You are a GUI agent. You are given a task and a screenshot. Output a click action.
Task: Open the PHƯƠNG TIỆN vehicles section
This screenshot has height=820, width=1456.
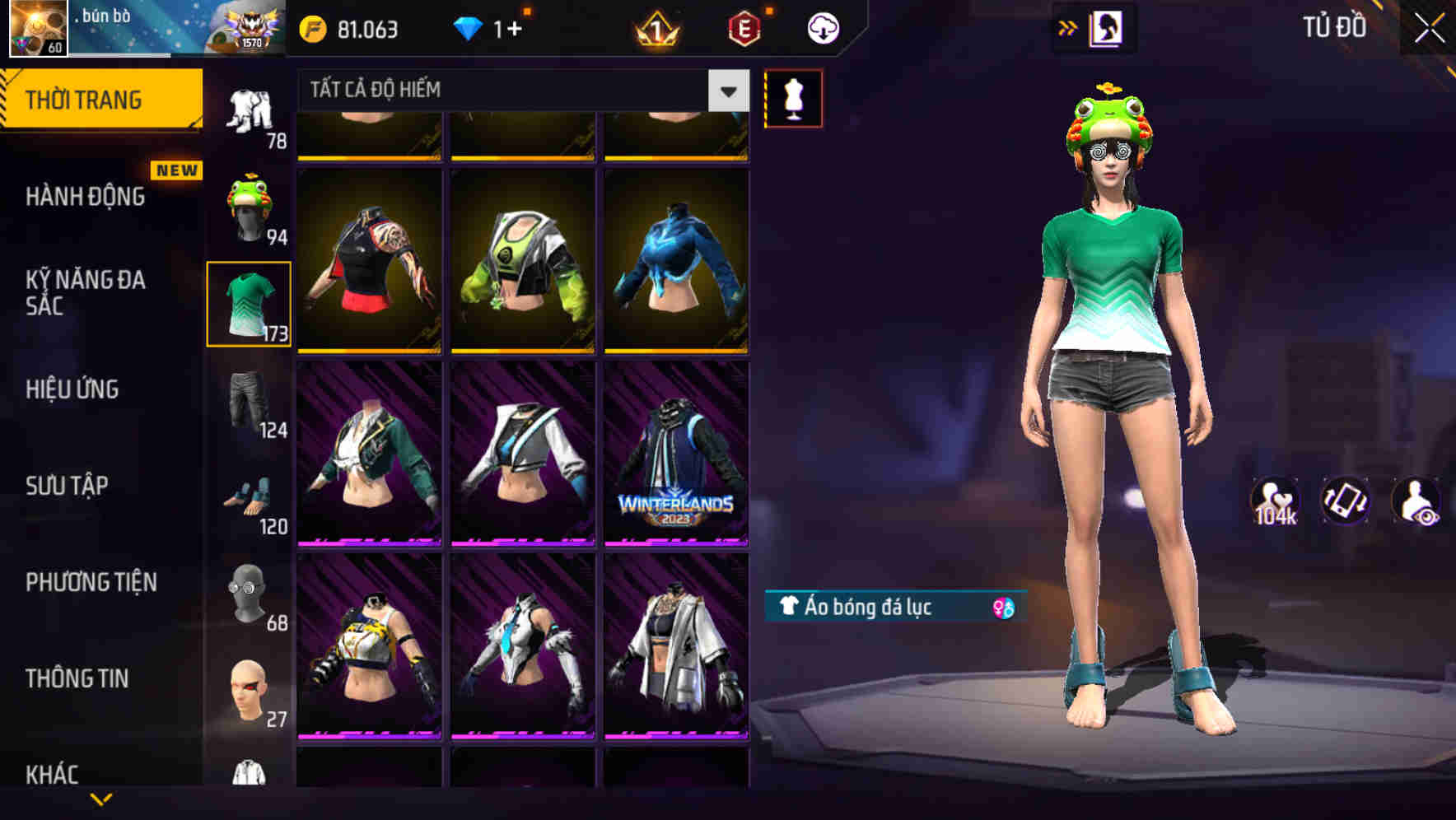click(x=91, y=582)
